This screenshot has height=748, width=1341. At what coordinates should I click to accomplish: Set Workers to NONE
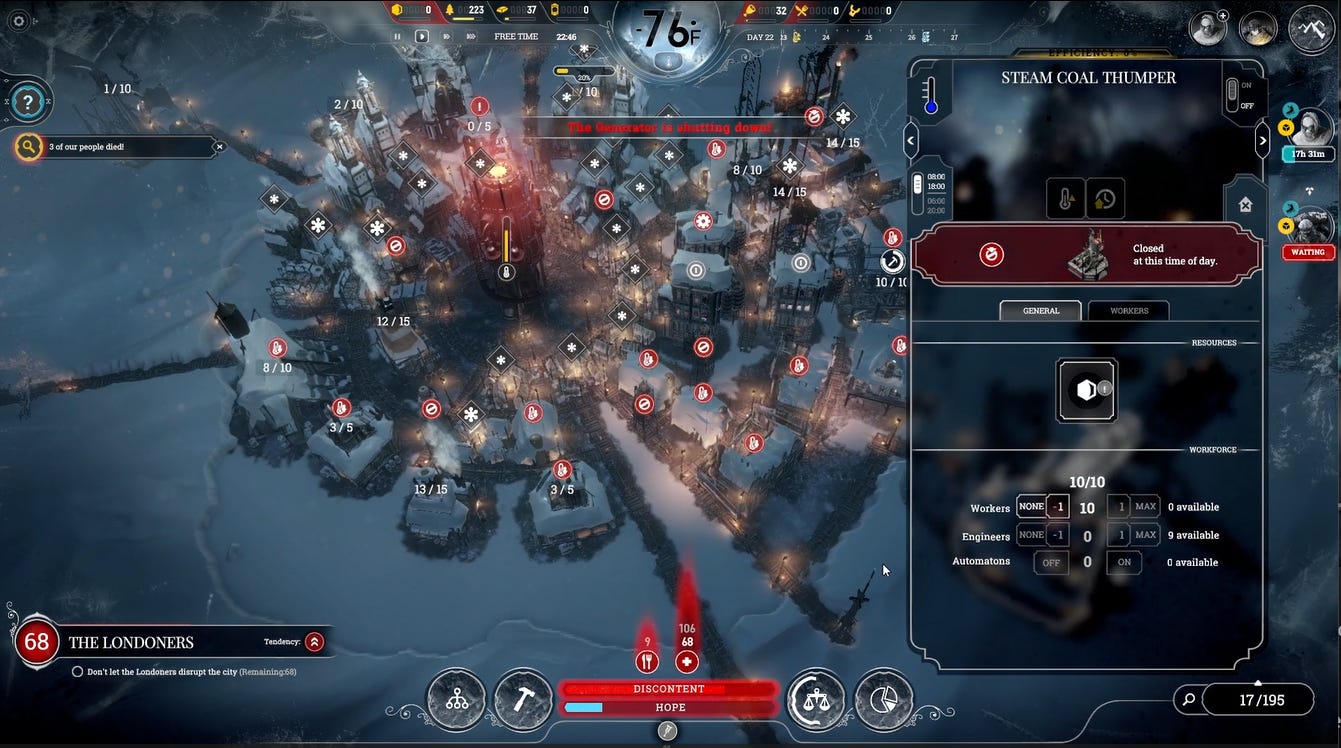[1031, 507]
